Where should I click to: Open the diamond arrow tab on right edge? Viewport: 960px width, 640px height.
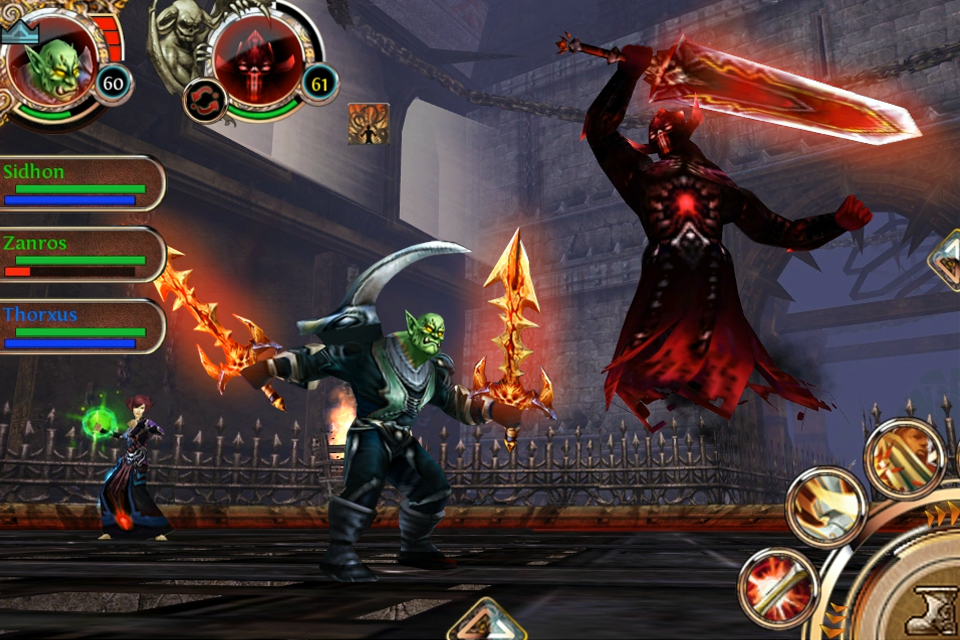click(945, 260)
